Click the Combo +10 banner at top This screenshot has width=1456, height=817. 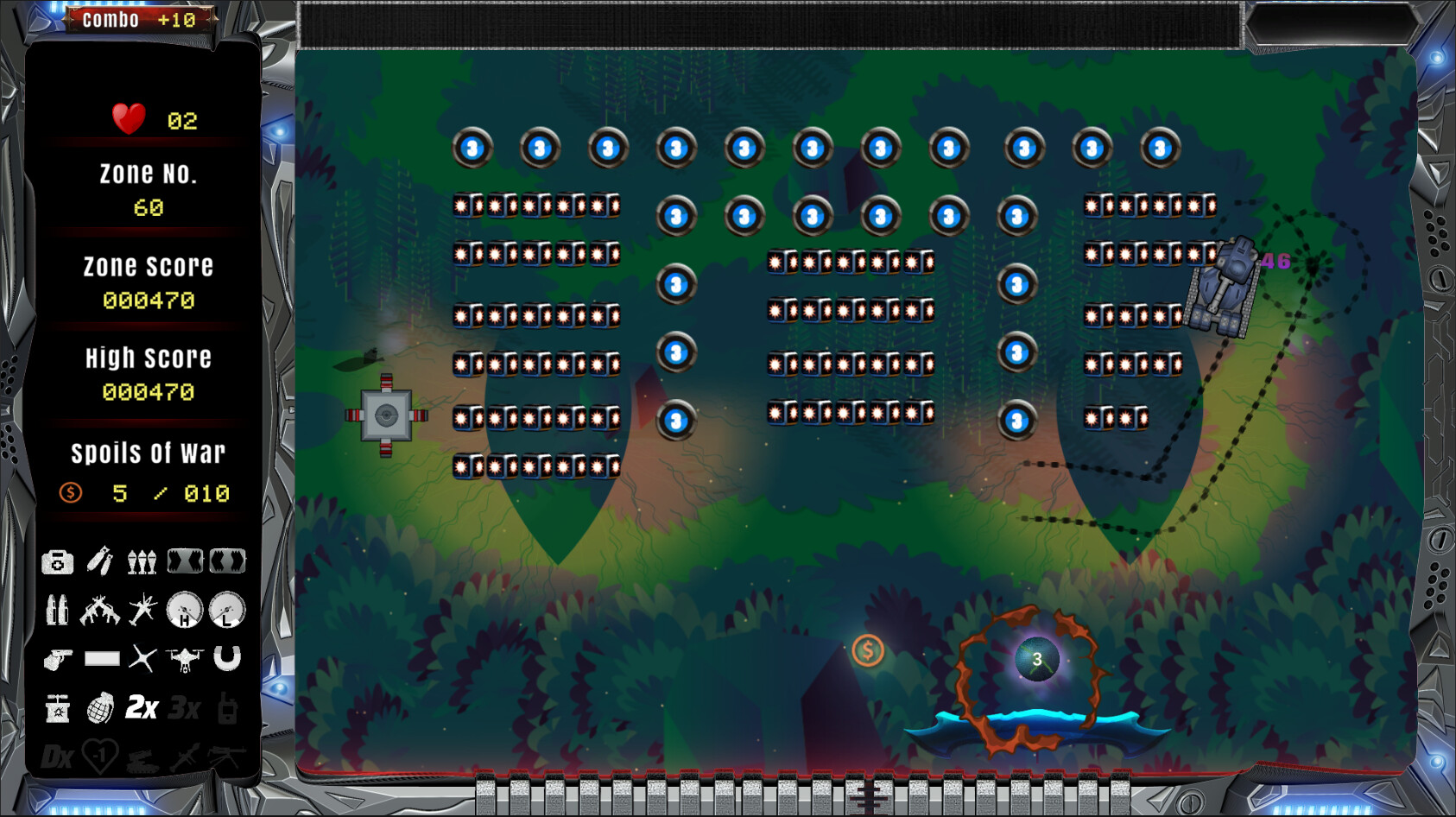[141, 19]
